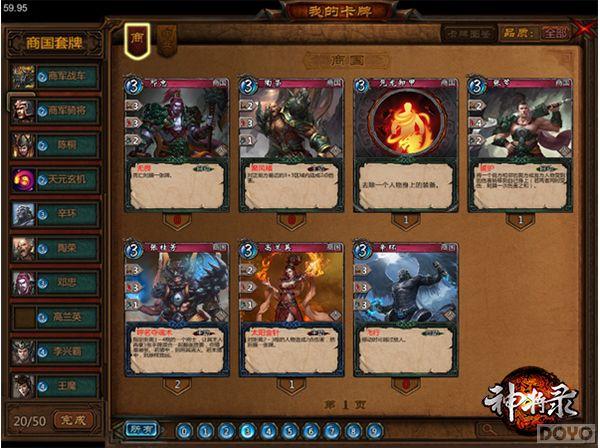Open the 卡牌图鉴 card gallery button
600x448 pixels.
click(x=472, y=33)
